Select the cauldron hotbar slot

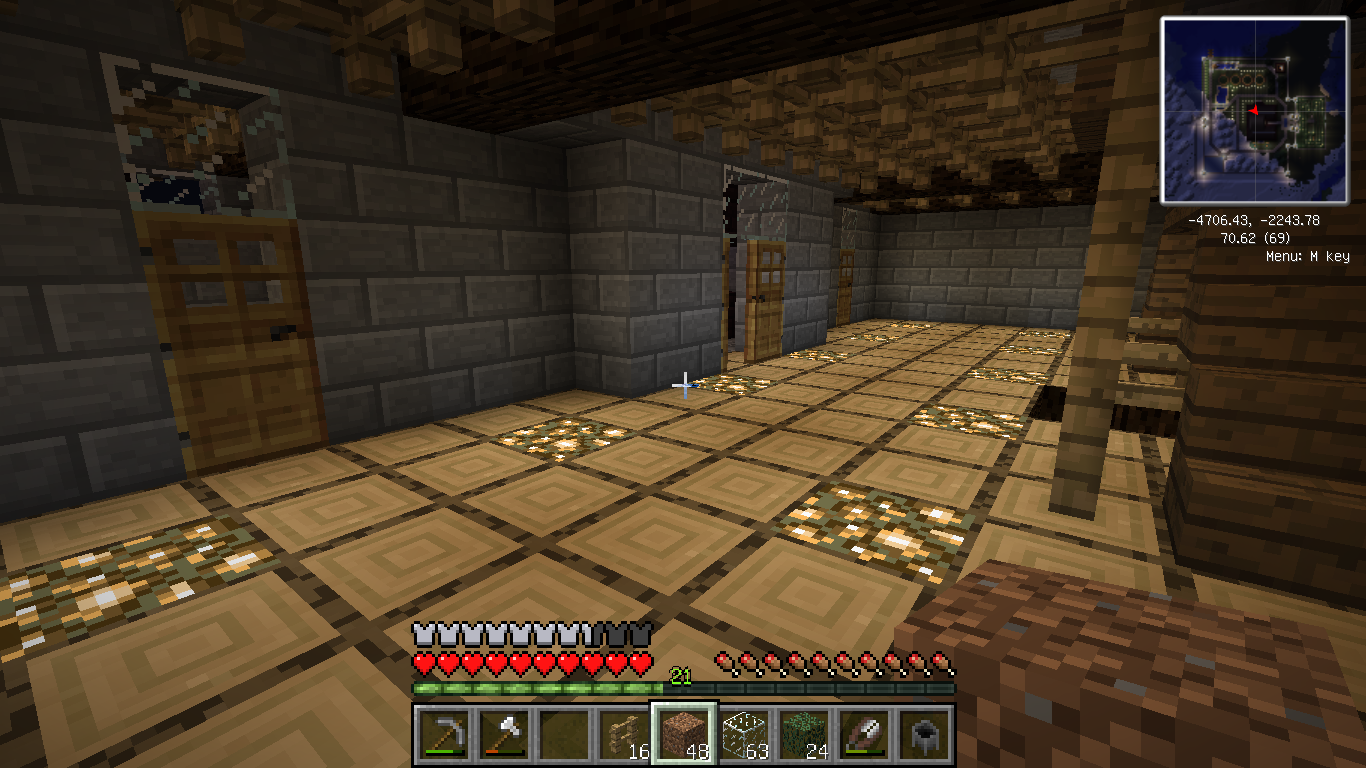925,735
